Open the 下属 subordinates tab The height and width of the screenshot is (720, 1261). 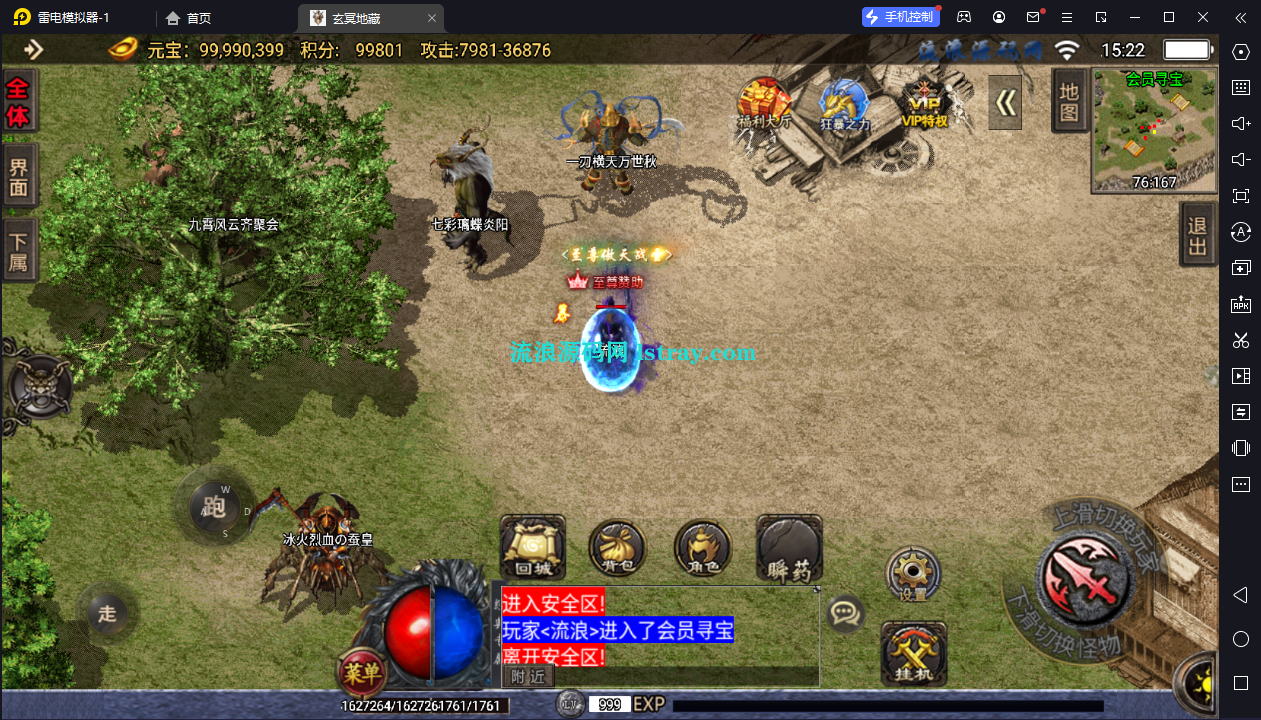[19, 252]
